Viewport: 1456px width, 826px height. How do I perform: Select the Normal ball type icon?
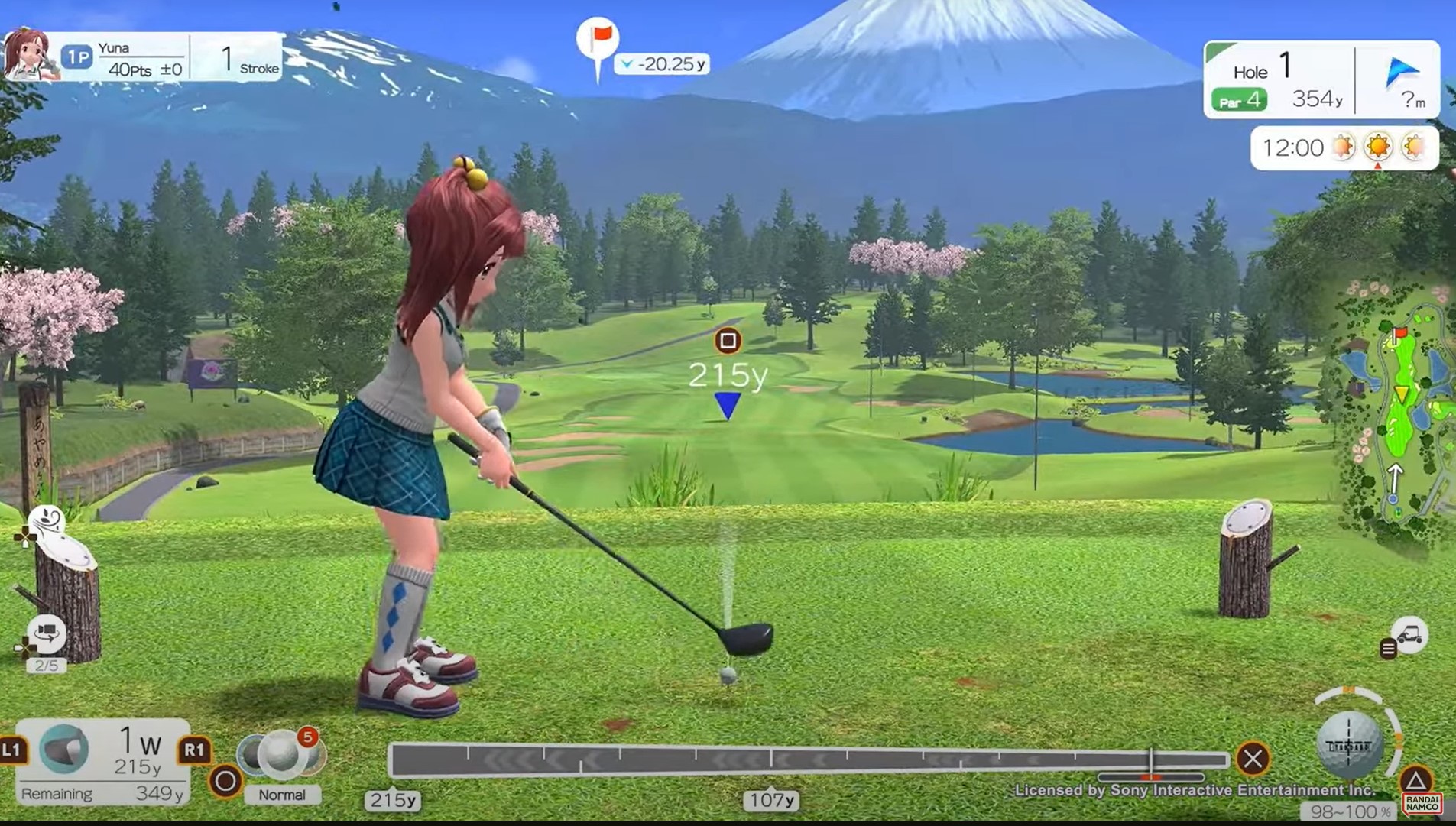tap(280, 753)
